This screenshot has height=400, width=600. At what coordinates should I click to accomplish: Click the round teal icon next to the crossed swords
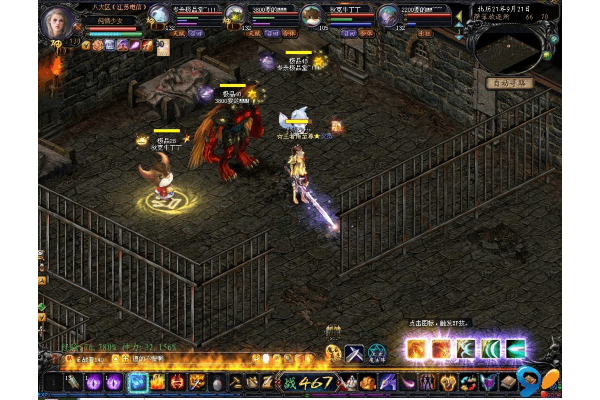[376, 353]
